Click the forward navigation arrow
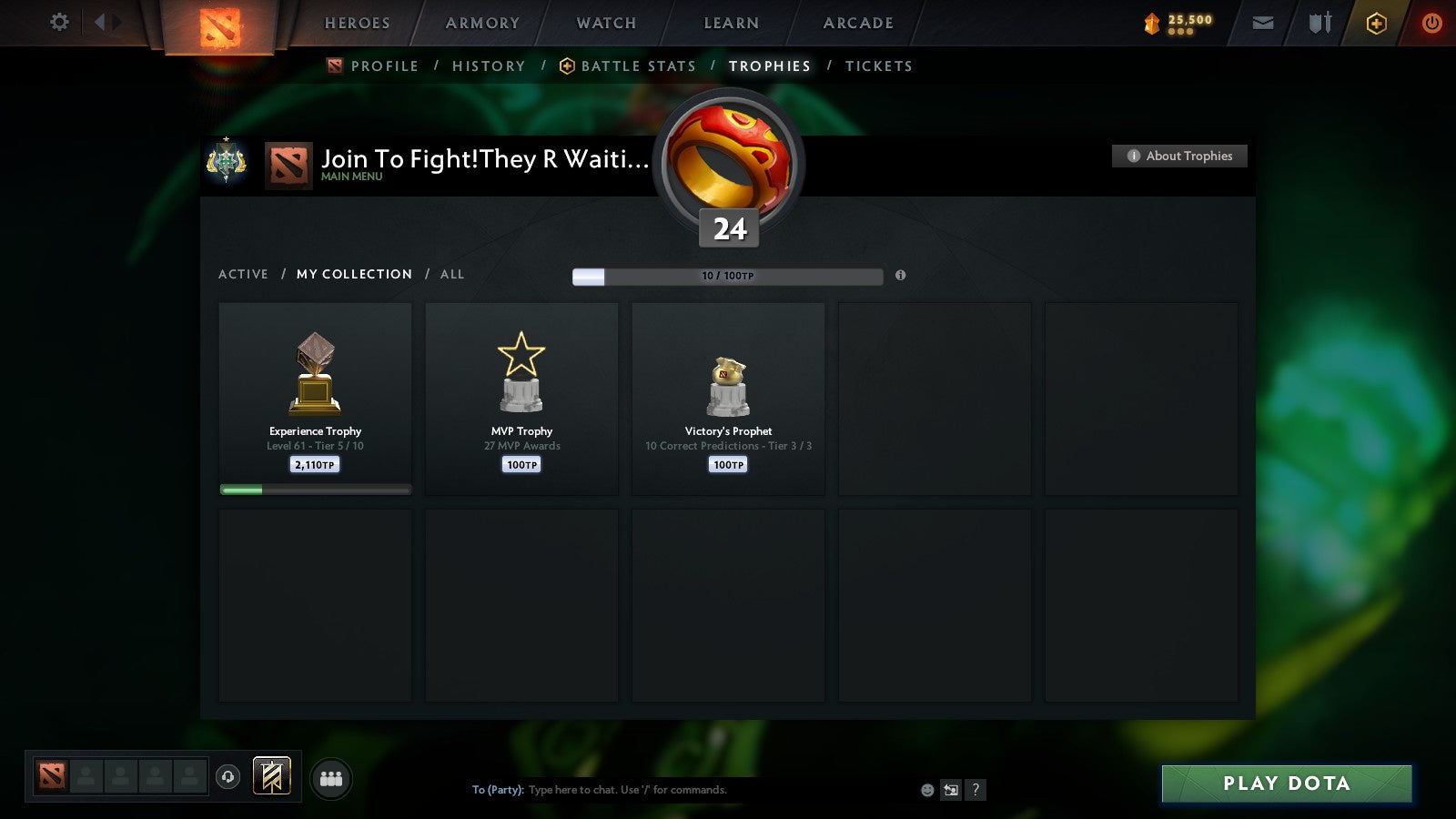The height and width of the screenshot is (819, 1456). click(x=119, y=22)
